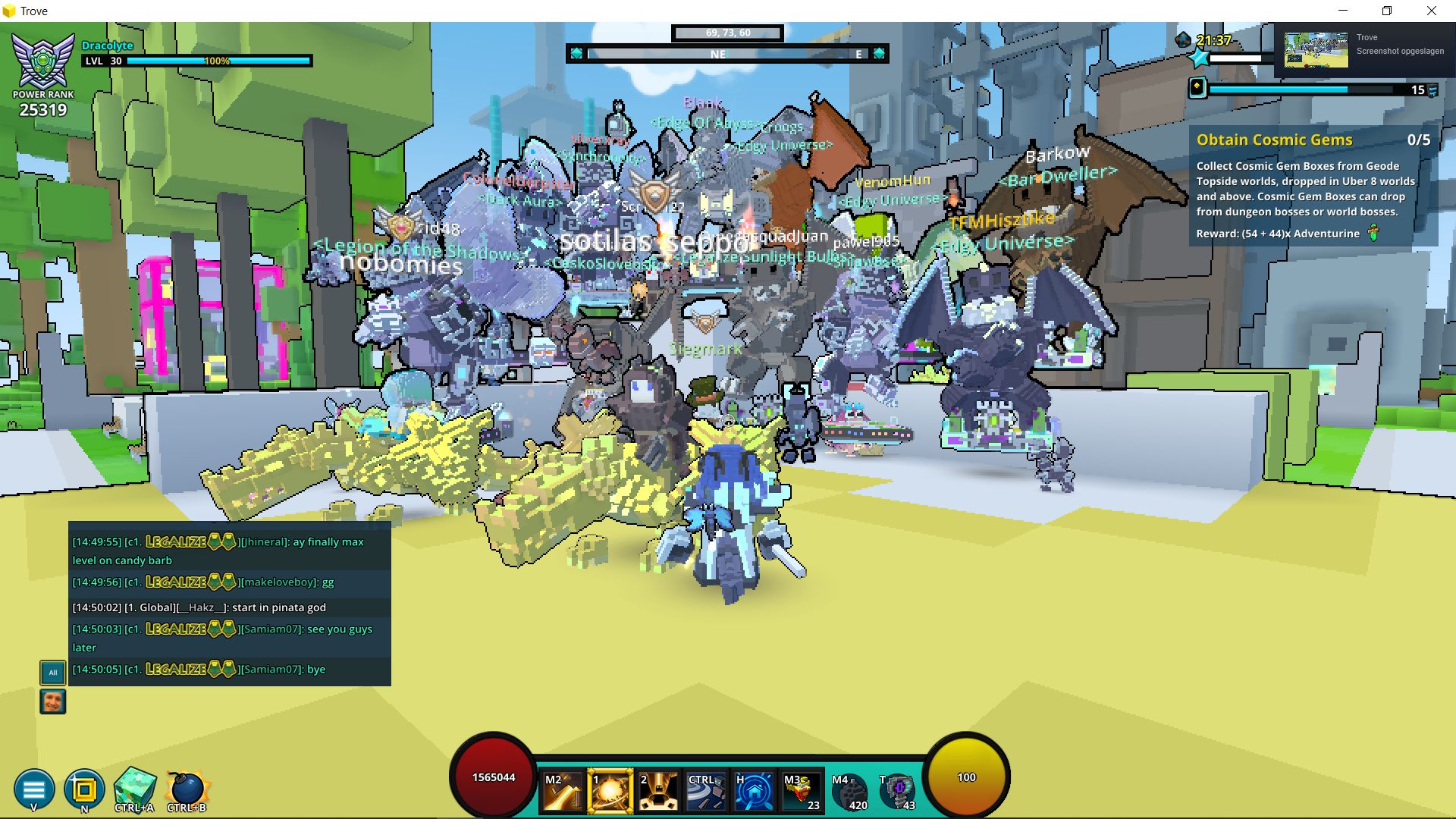Click the CTRL dodge ability icon
1456x819 pixels.
(x=704, y=791)
